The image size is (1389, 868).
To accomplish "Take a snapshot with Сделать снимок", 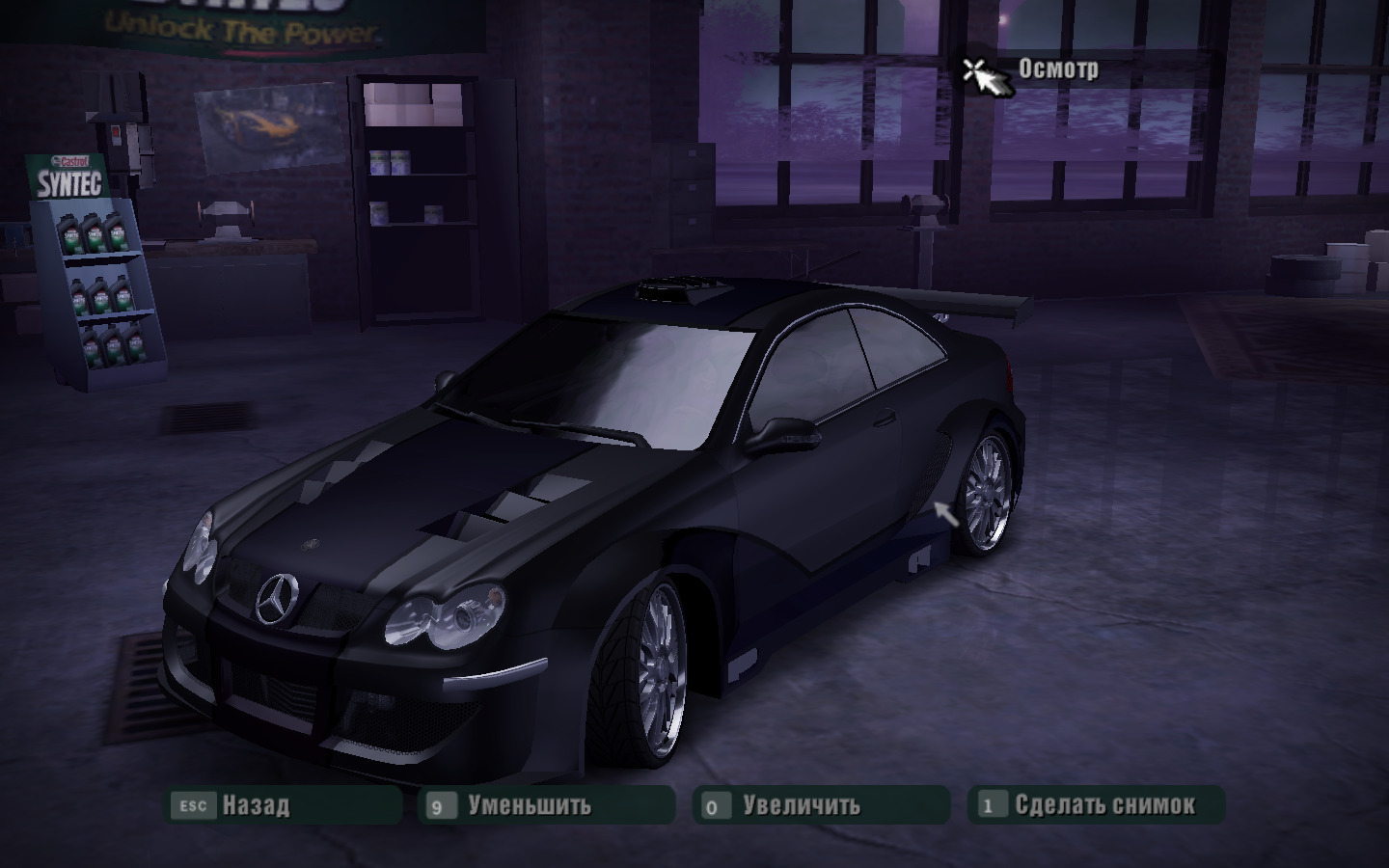I will tap(1096, 805).
